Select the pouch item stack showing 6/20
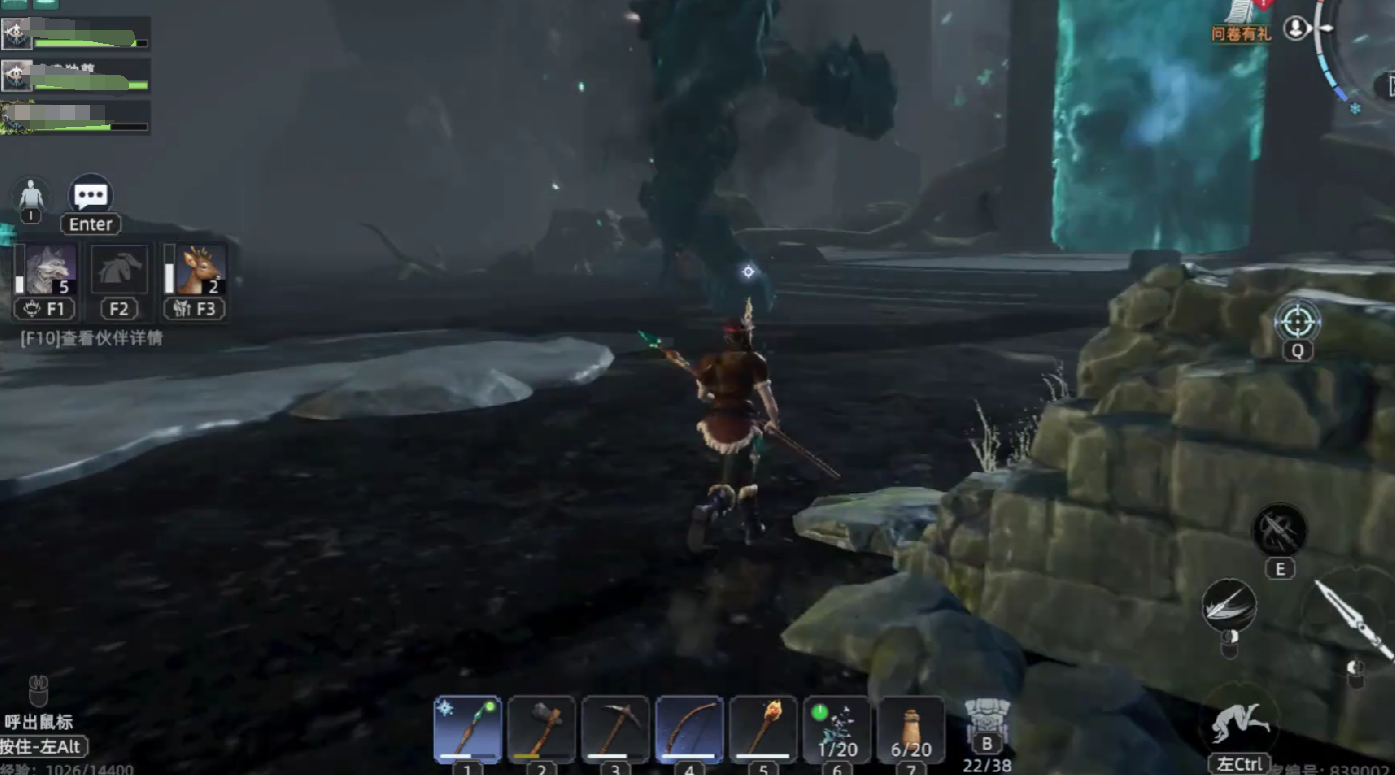 [x=911, y=729]
